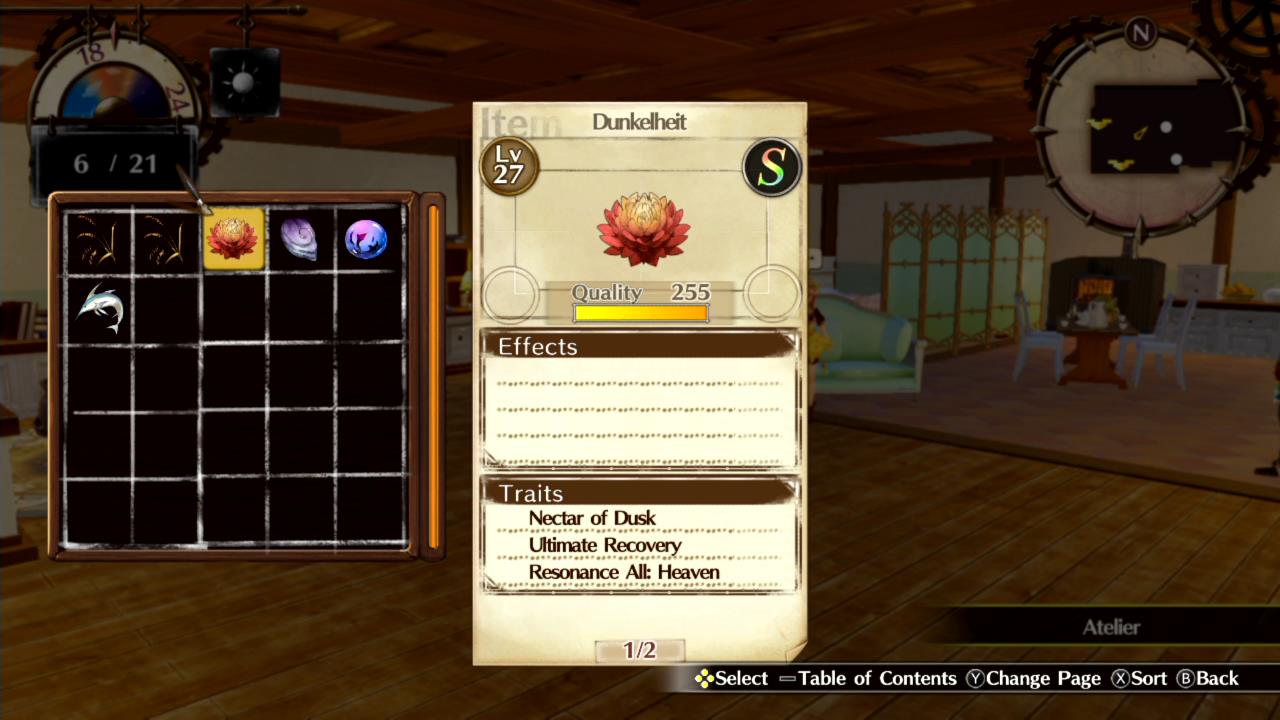Image resolution: width=1280 pixels, height=720 pixels.
Task: Select the second wheat plant item
Action: coord(167,238)
